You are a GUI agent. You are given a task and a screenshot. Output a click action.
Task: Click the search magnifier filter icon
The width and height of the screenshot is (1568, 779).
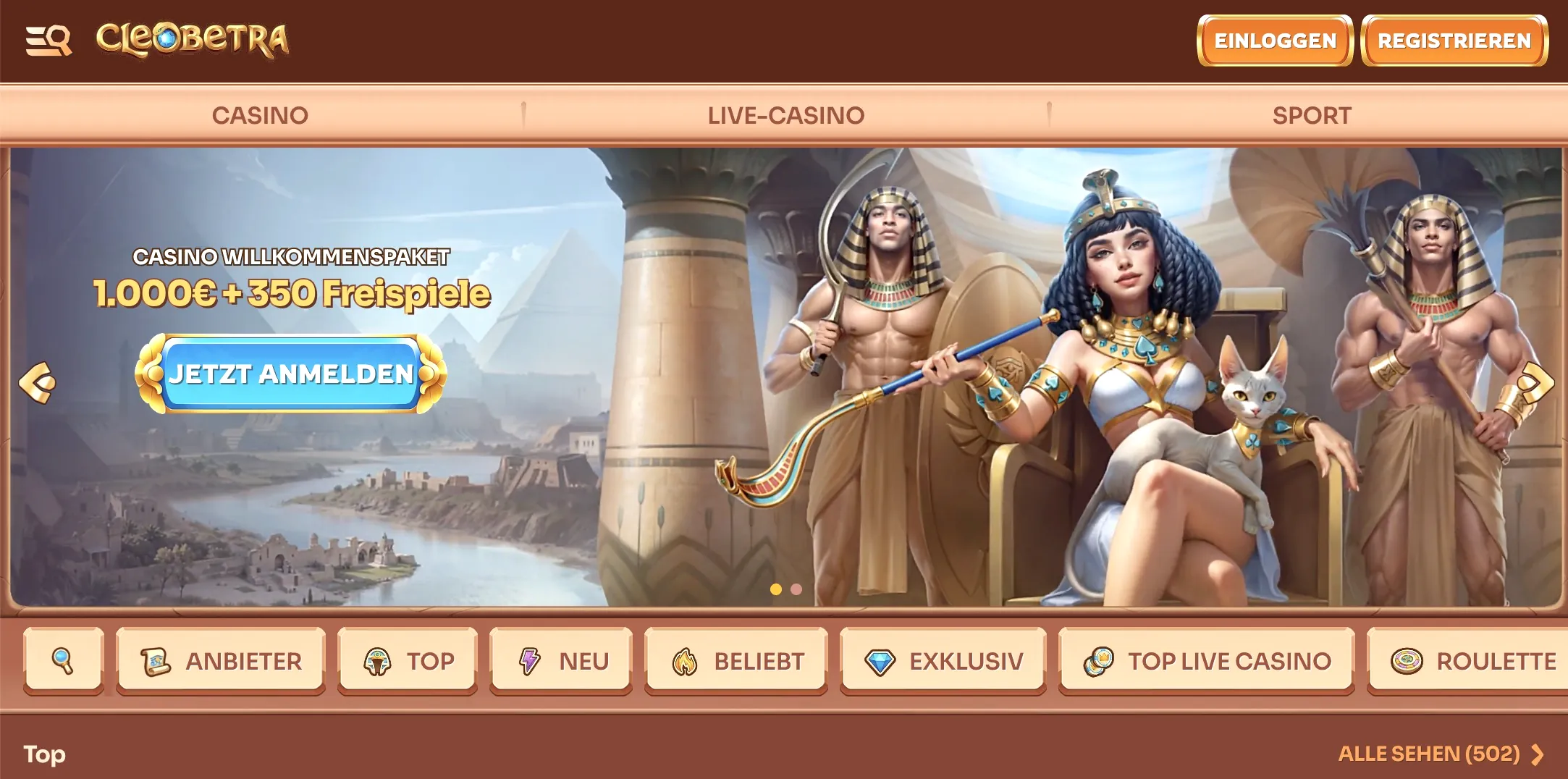[x=62, y=661]
